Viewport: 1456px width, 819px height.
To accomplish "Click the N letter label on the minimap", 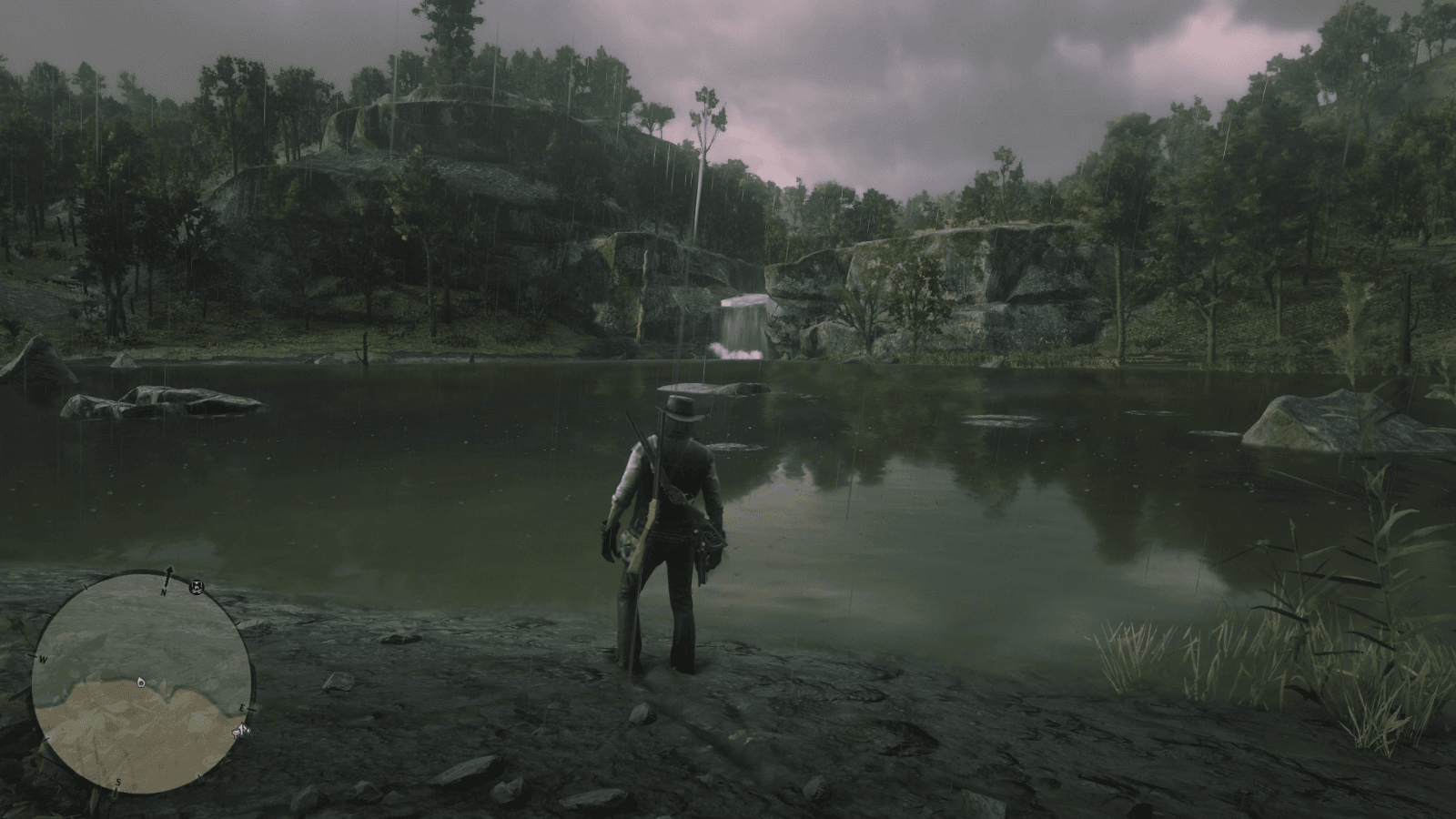I will 164,591.
